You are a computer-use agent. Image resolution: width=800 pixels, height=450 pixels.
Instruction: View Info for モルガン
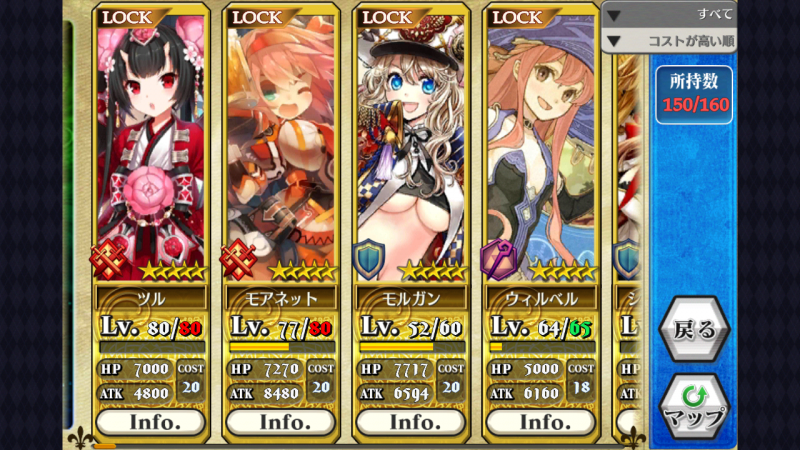(411, 422)
